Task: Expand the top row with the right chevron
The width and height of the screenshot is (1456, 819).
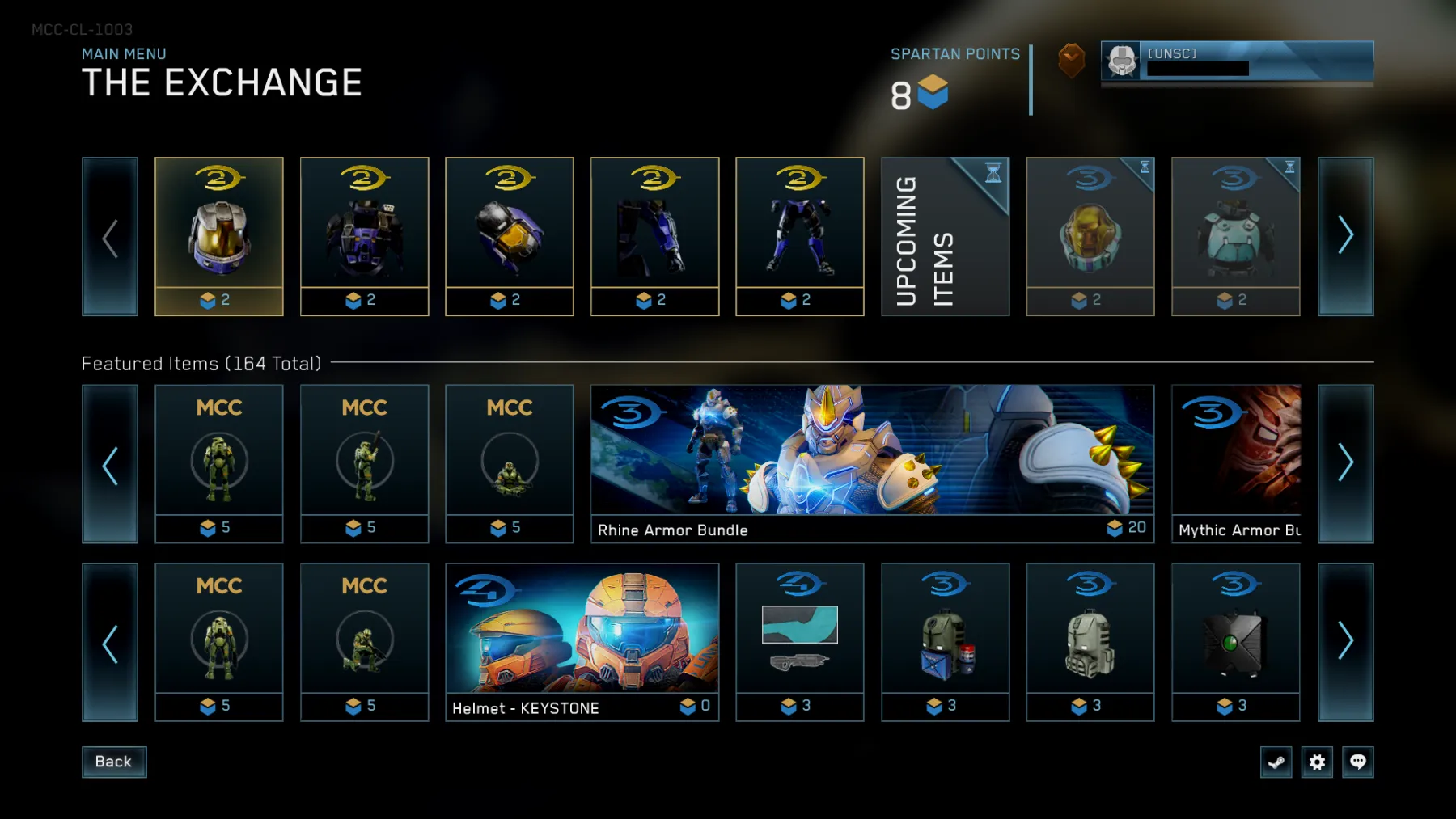Action: 1346,236
